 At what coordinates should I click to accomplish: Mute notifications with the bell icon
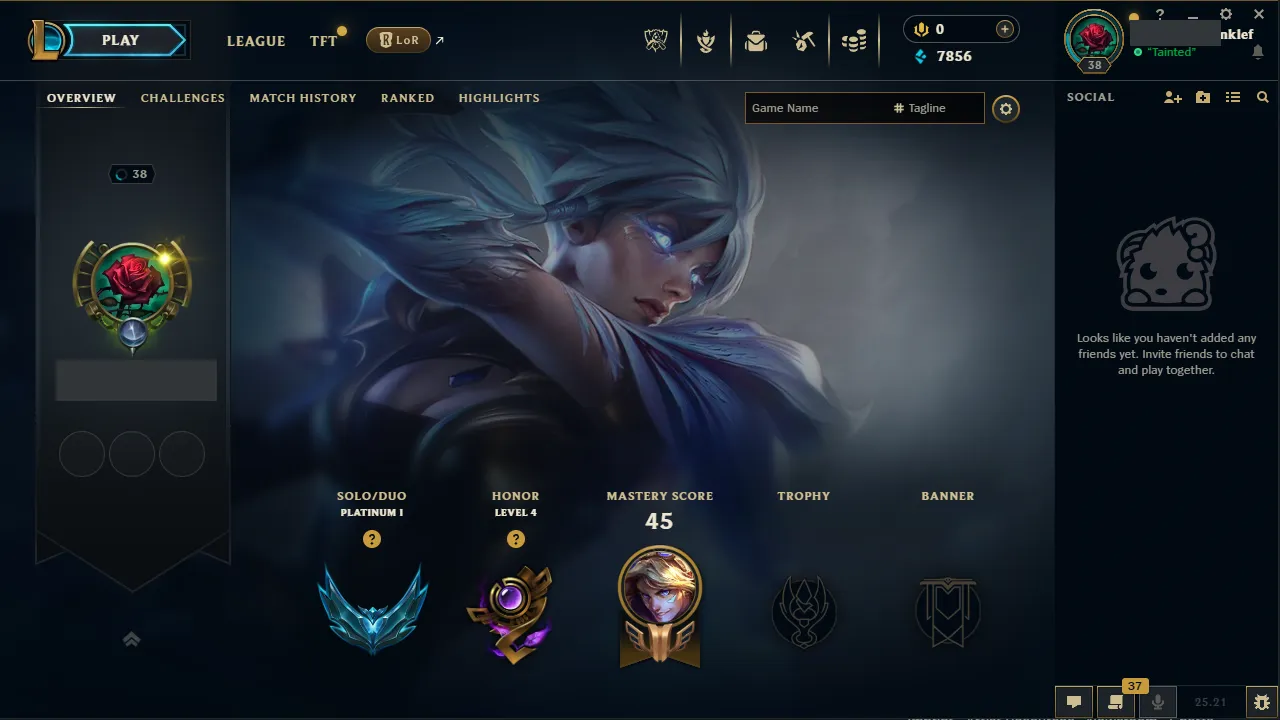(x=1258, y=51)
